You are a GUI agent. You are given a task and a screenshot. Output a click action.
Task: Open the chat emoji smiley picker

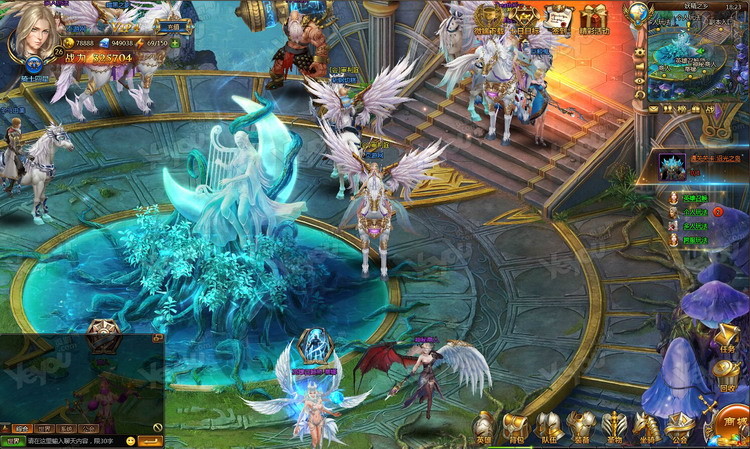(x=130, y=440)
